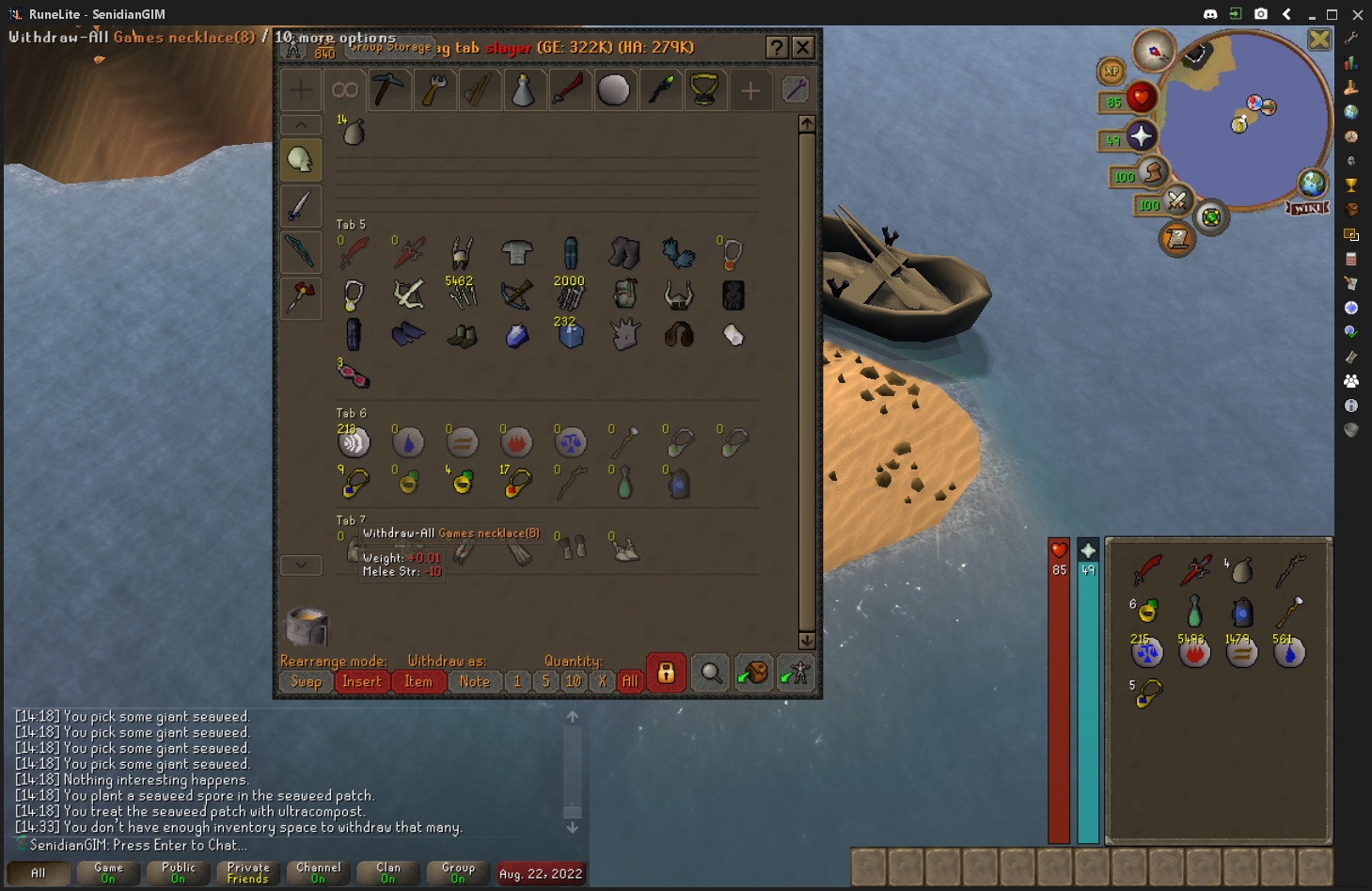Click the Note withdraw-as button
This screenshot has width=1372, height=891.
point(474,681)
